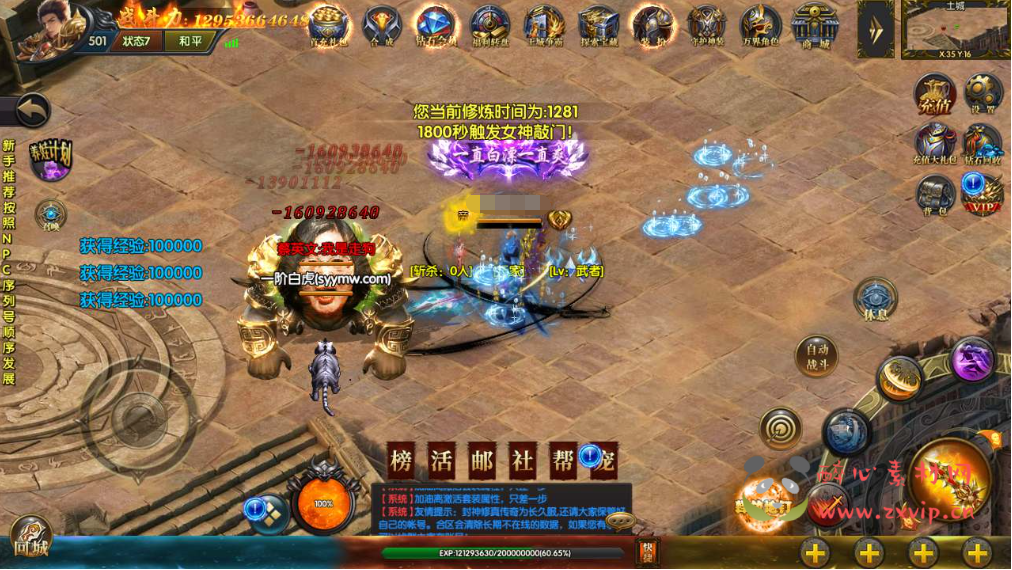Image resolution: width=1012 pixels, height=570 pixels.
Task: Open the 充值 recharge menu
Action: (x=934, y=94)
